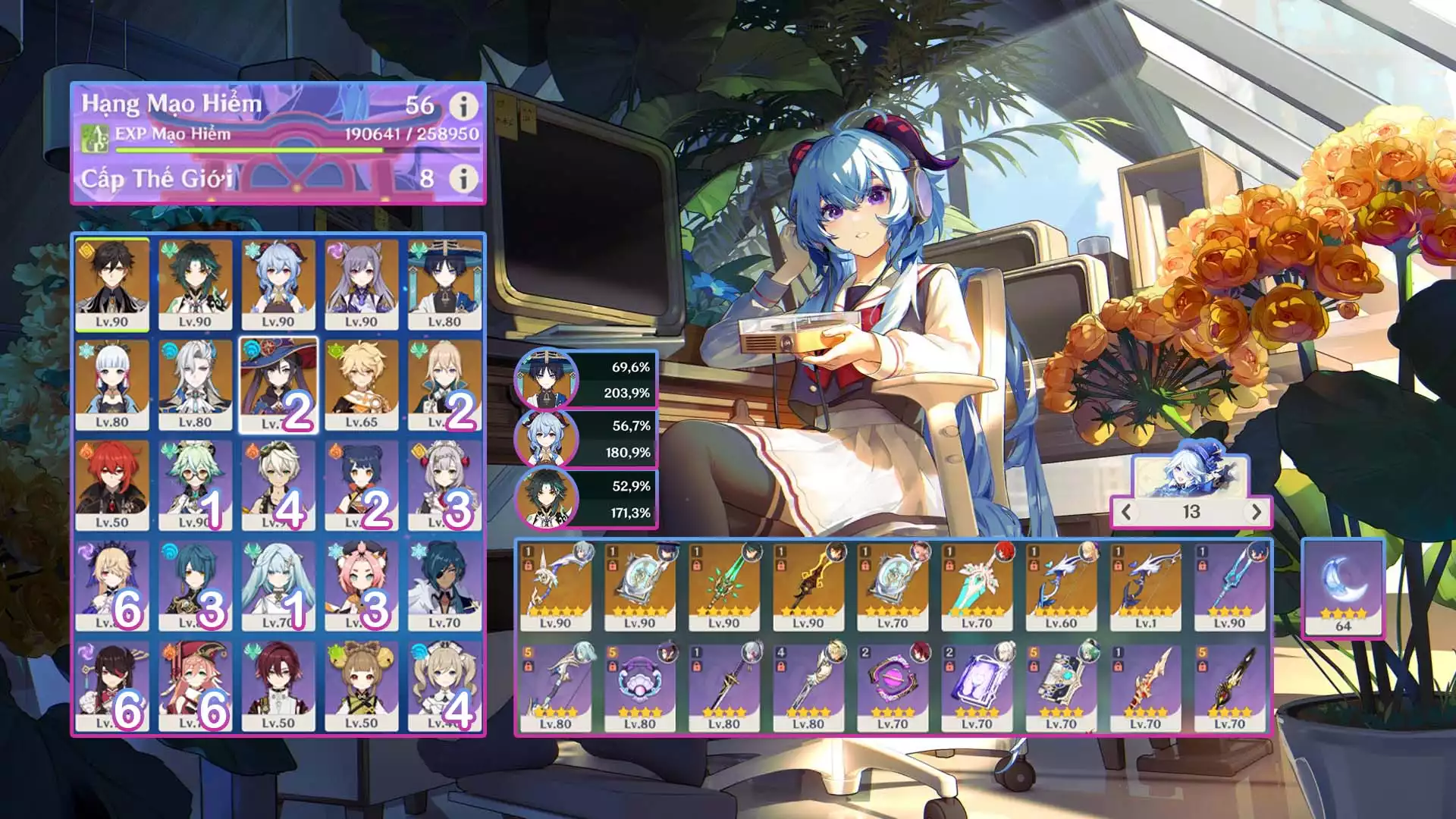Choose Ayaka's character portrait
The height and width of the screenshot is (819, 1456).
[x=112, y=384]
